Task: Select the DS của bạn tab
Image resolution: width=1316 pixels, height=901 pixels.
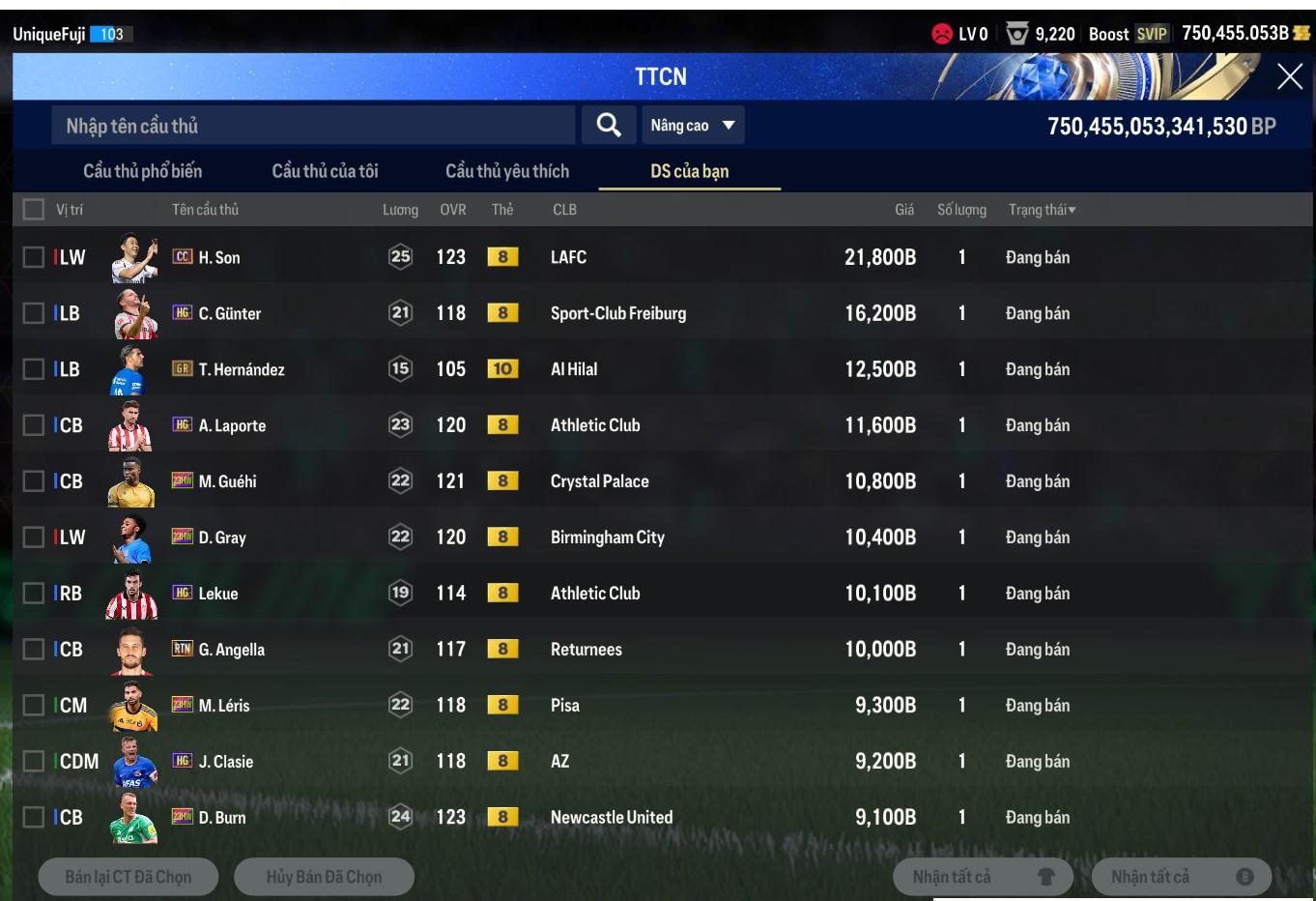Action: pos(689,171)
